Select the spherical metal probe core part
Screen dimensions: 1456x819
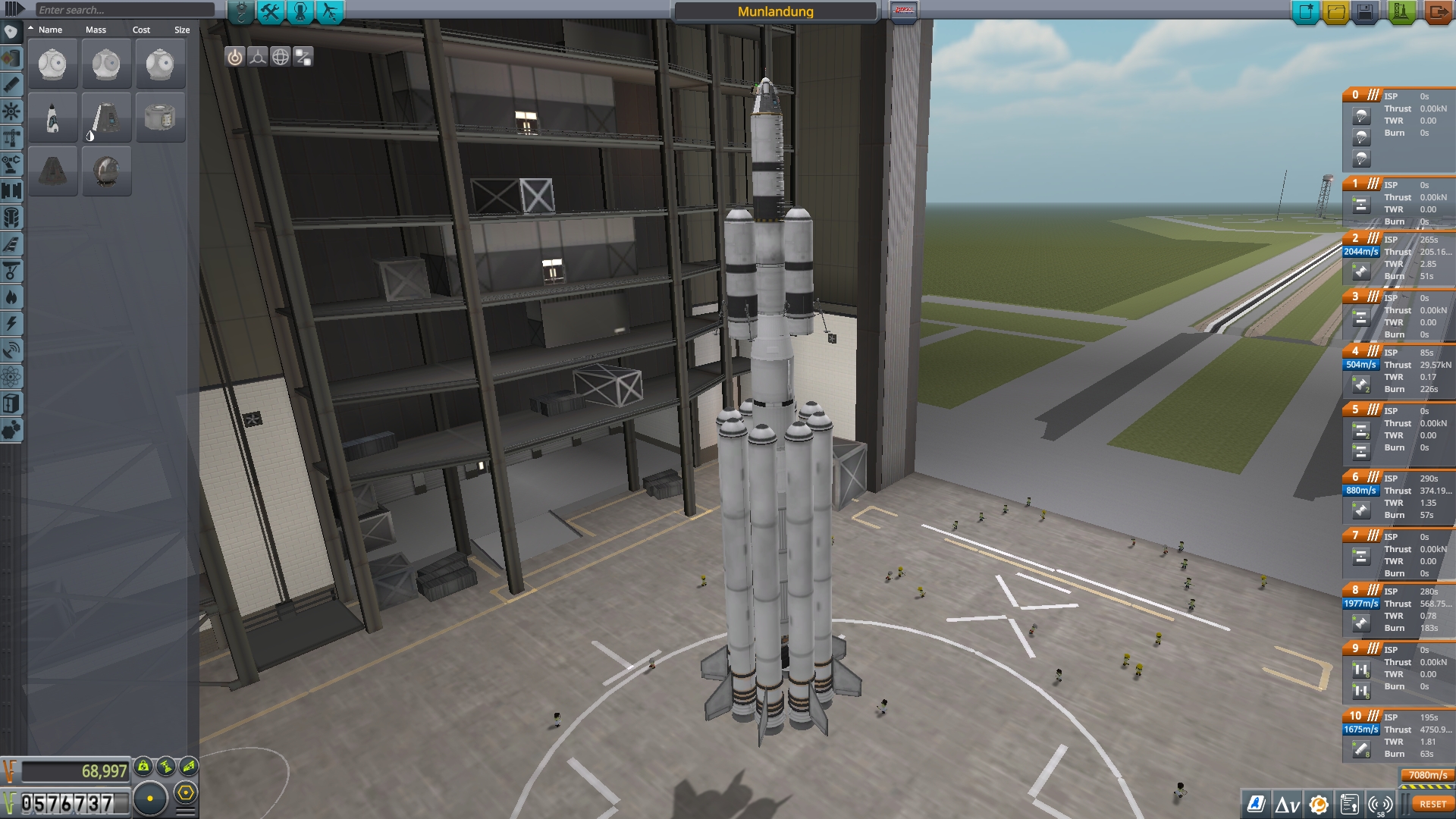pos(107,171)
